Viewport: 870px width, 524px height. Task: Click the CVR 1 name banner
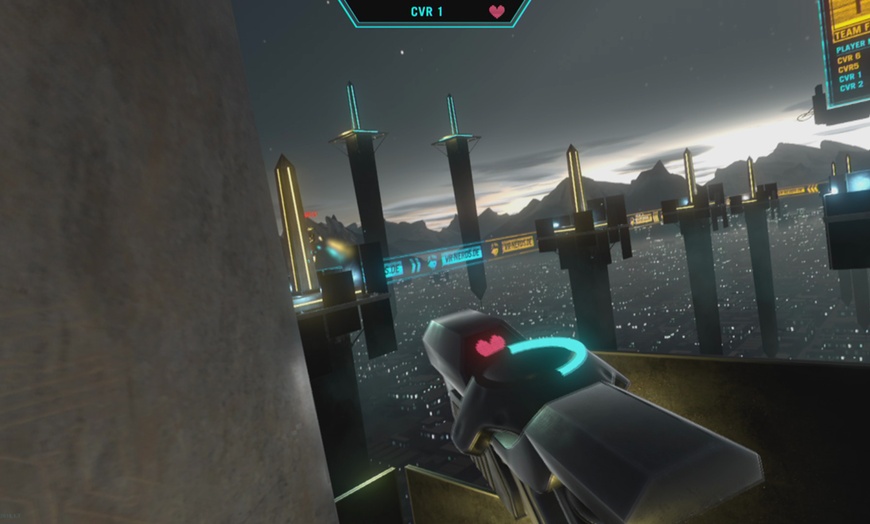427,12
